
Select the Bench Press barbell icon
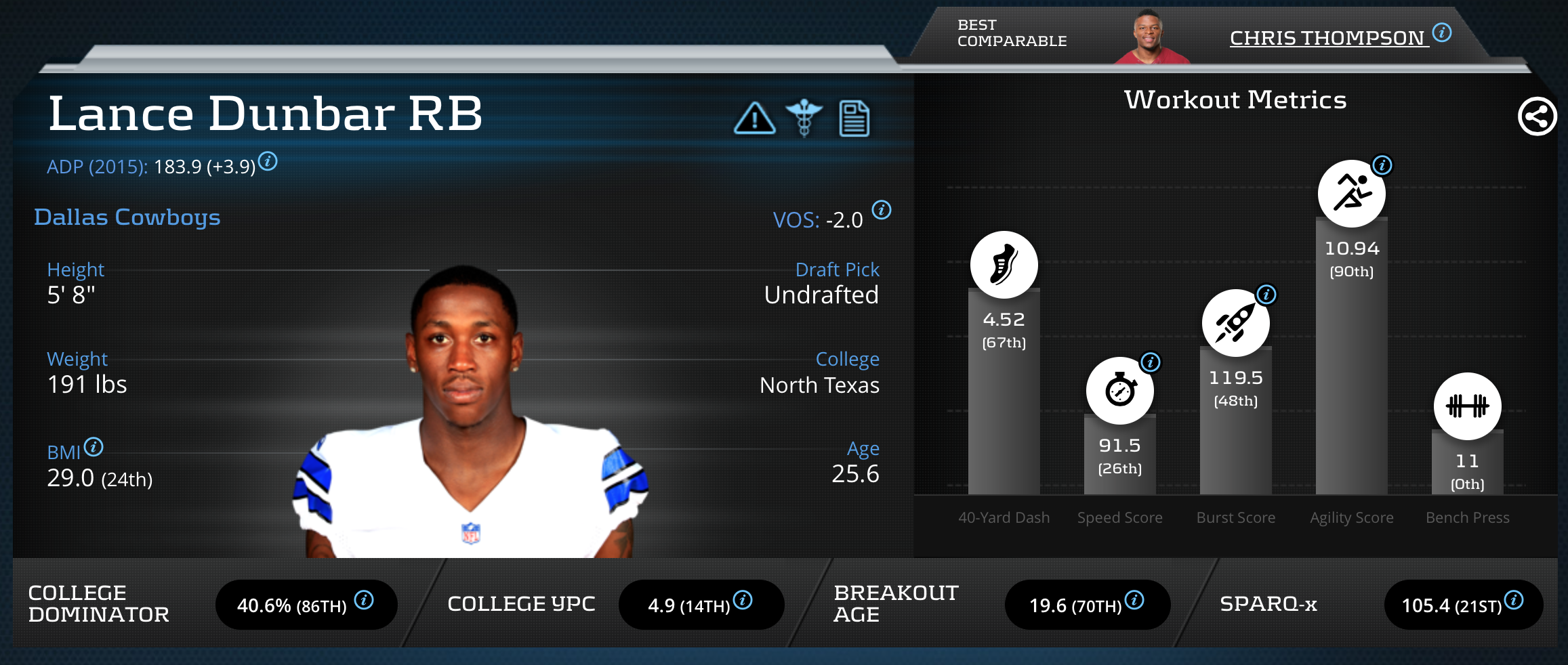pyautogui.click(x=1467, y=406)
